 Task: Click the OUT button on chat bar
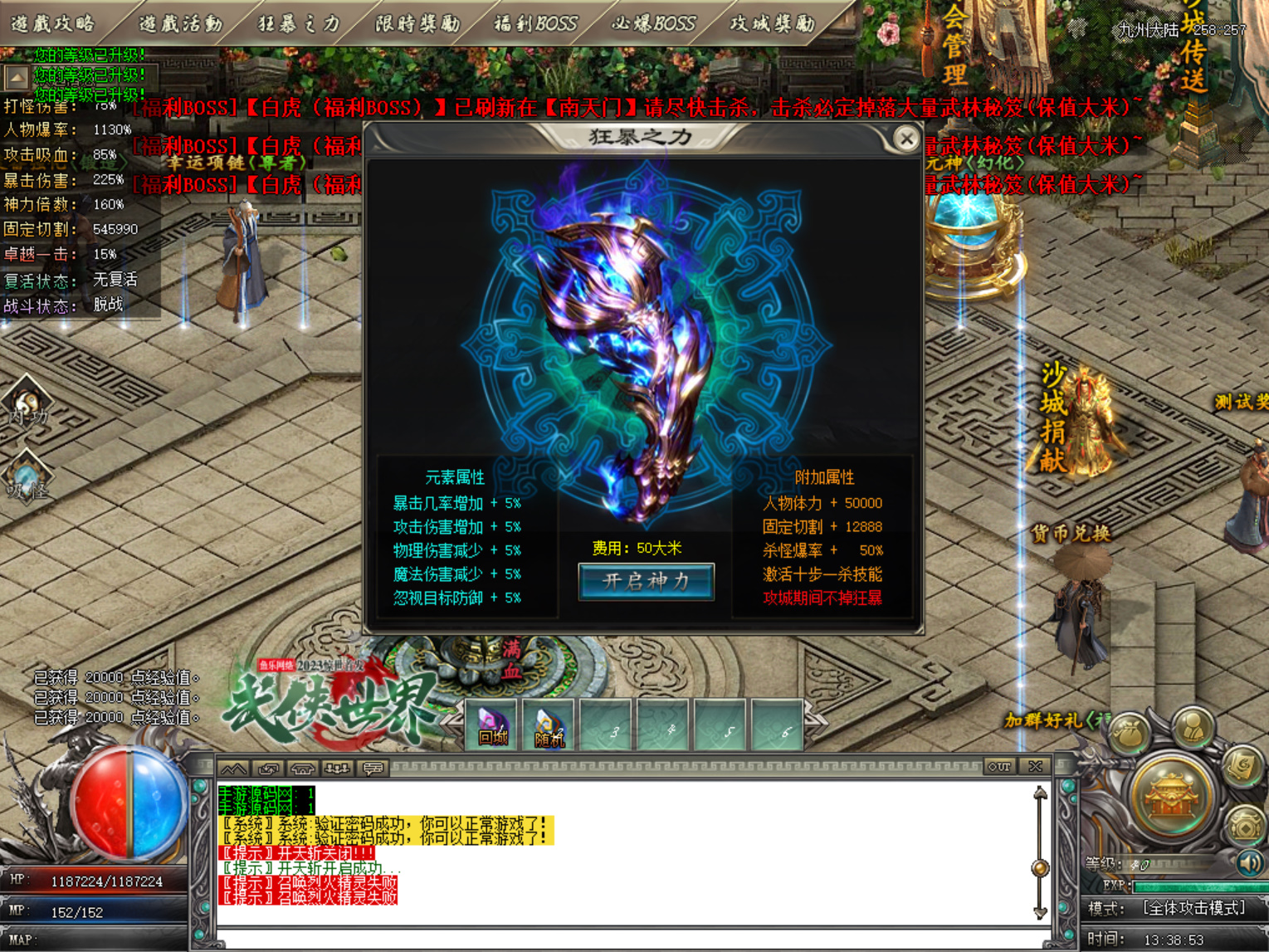999,767
